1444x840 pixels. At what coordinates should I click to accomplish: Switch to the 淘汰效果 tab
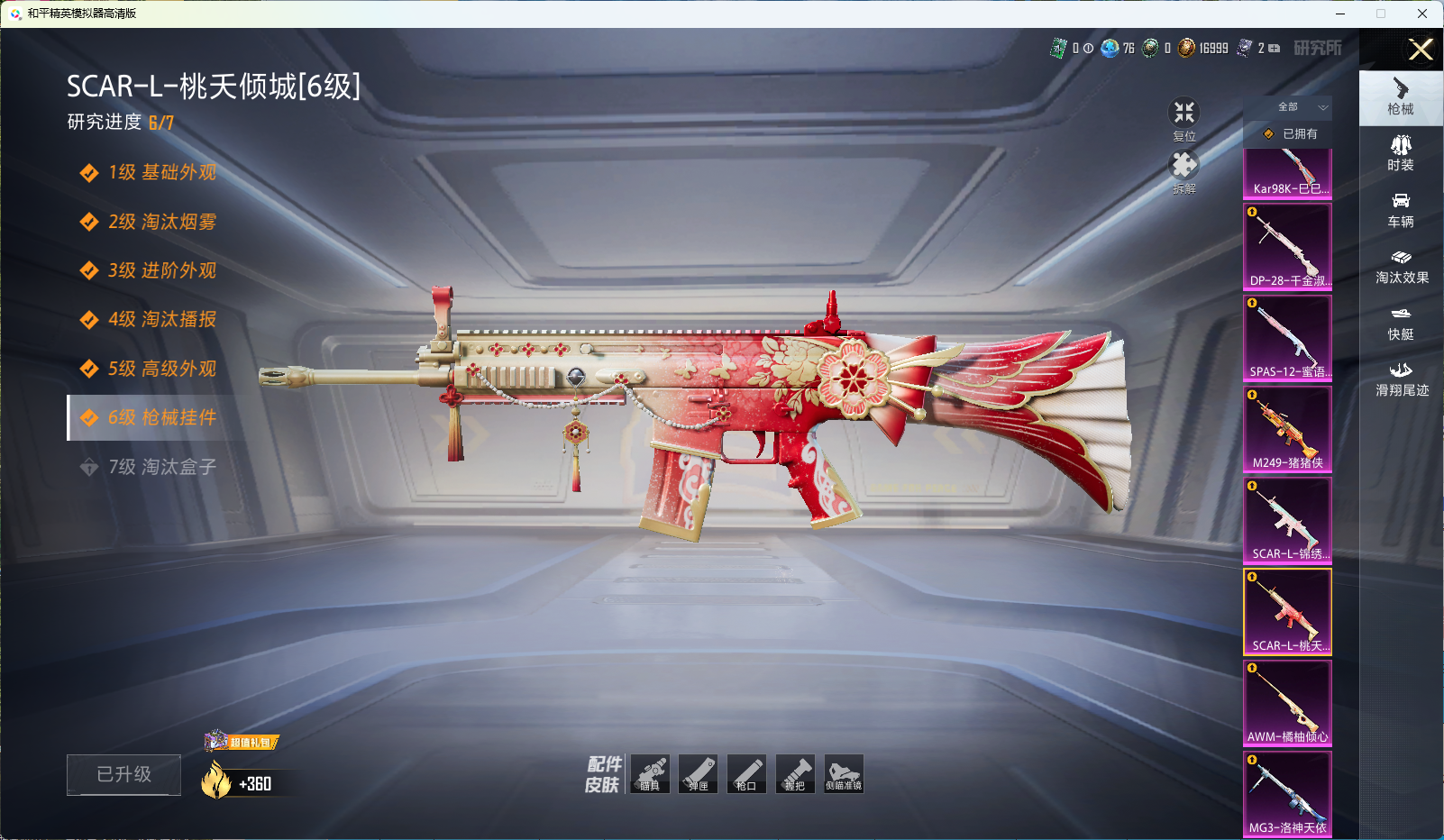click(1400, 267)
